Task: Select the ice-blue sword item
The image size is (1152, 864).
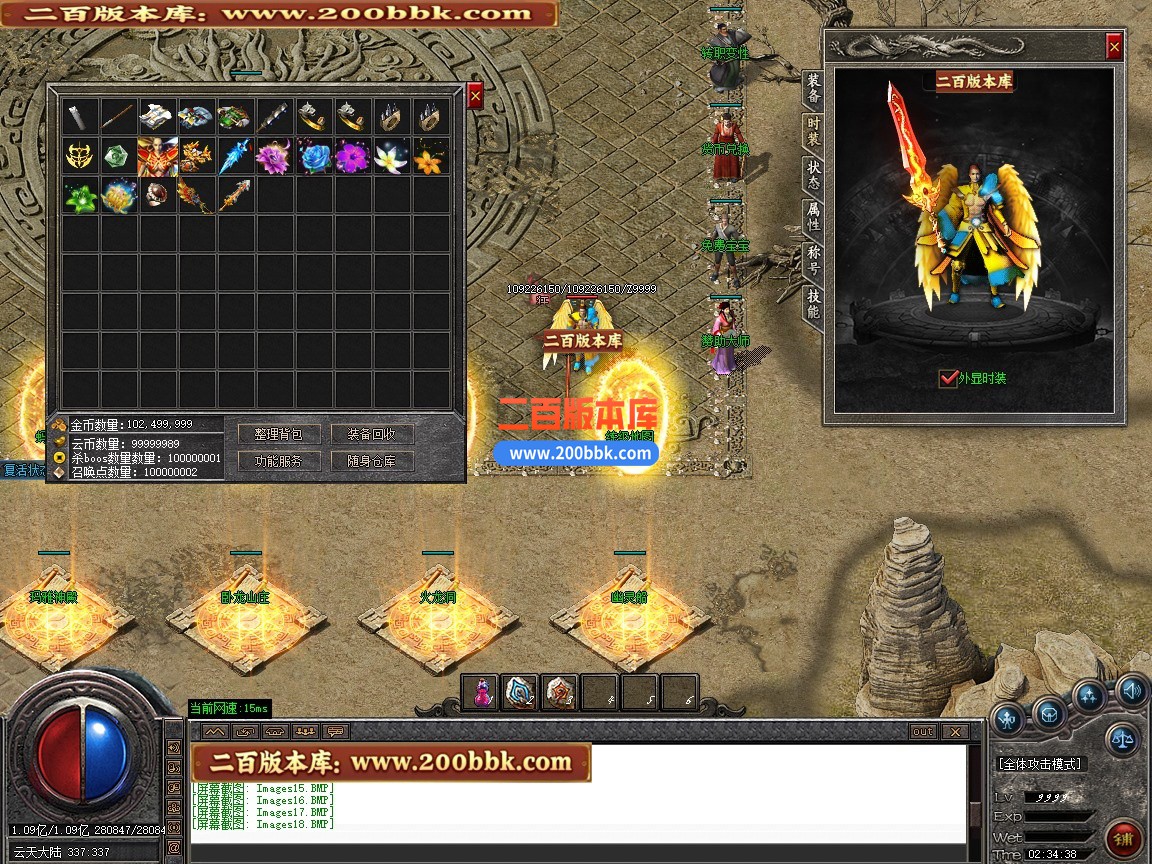Action: click(x=236, y=156)
